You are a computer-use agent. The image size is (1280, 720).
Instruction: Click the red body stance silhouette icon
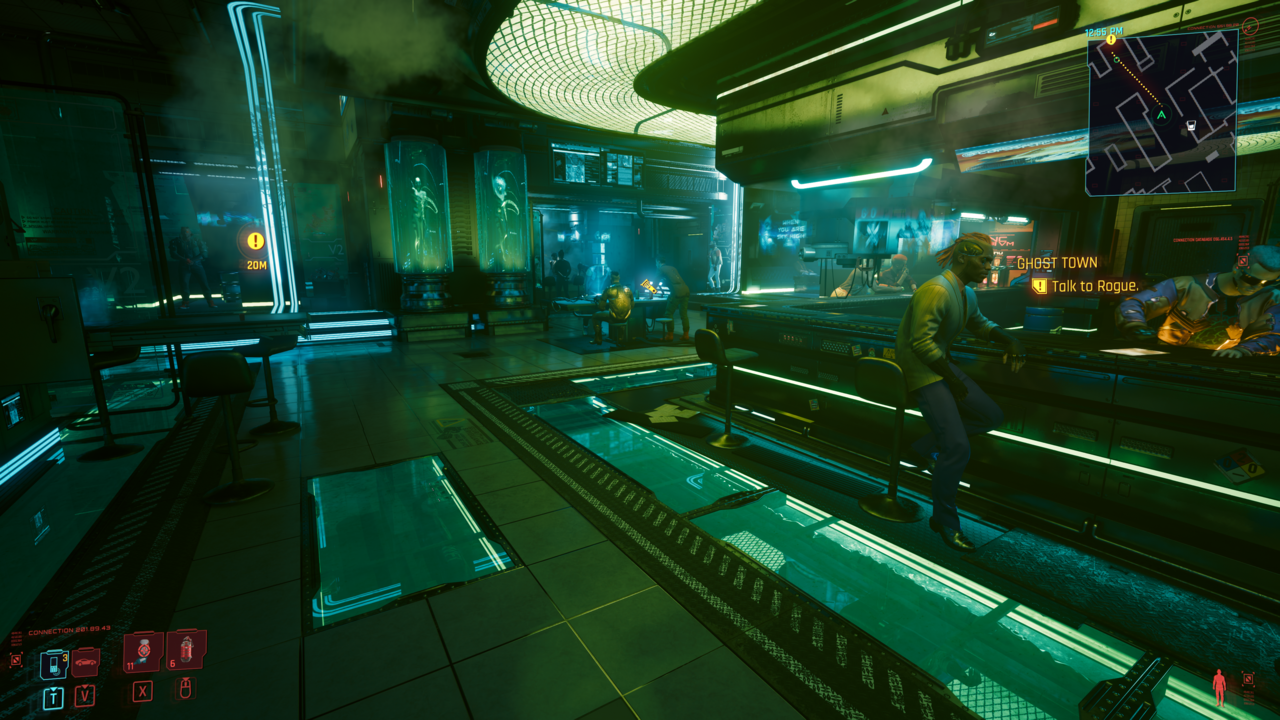coord(1219,687)
